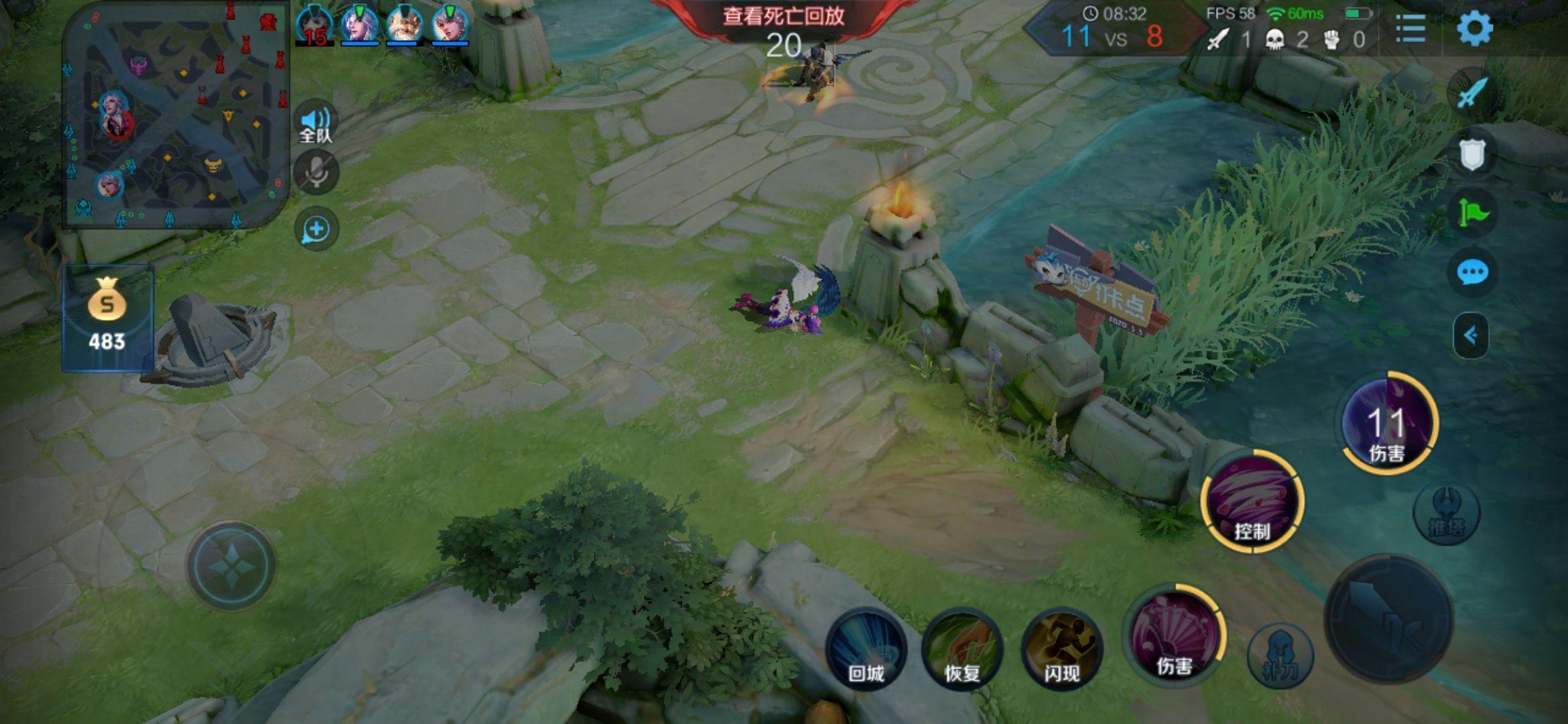Tap the 补刀 last-hit button
This screenshot has width=1568, height=724.
pyautogui.click(x=1280, y=656)
